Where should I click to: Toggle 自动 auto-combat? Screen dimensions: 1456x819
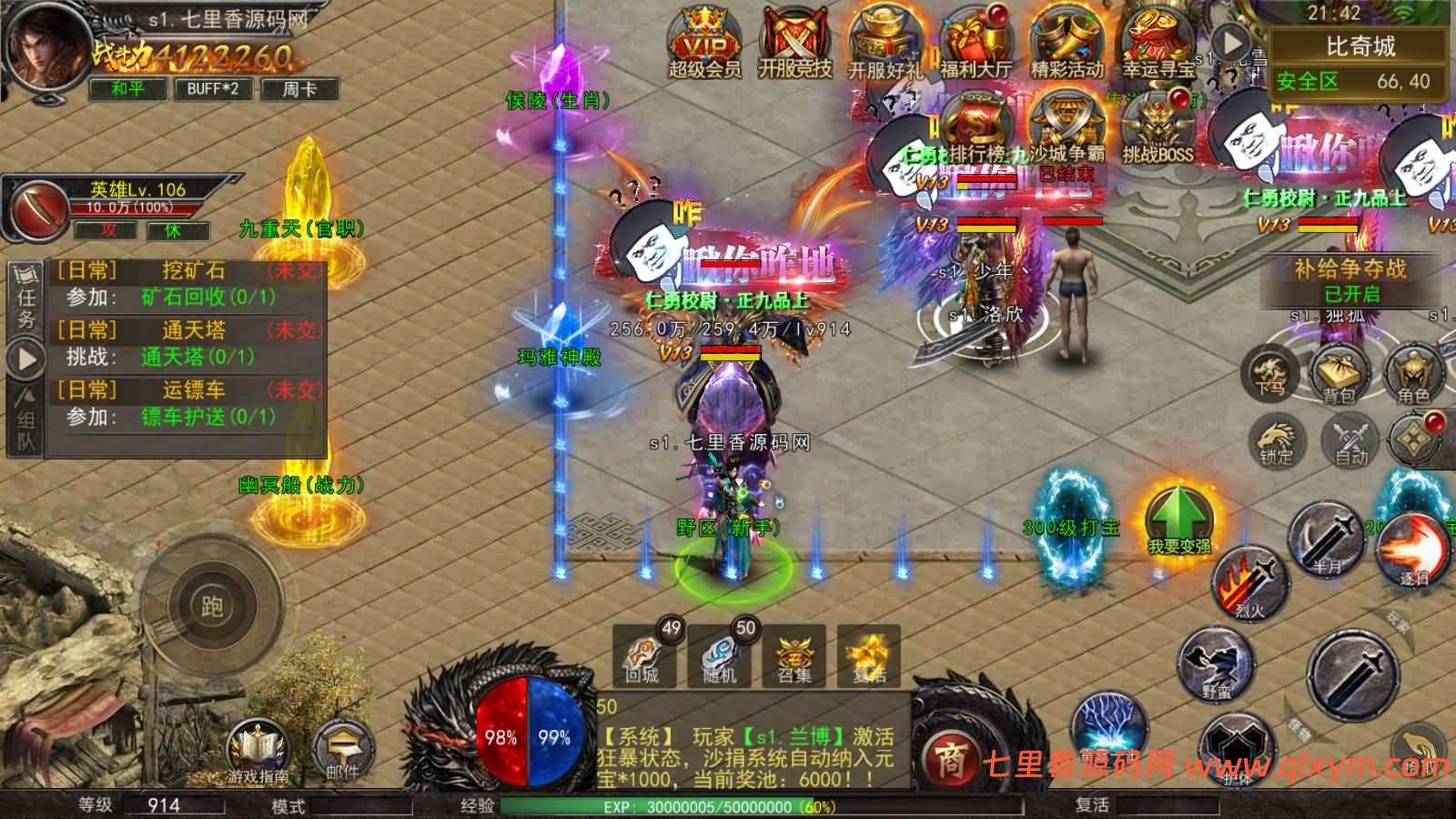(x=1351, y=440)
